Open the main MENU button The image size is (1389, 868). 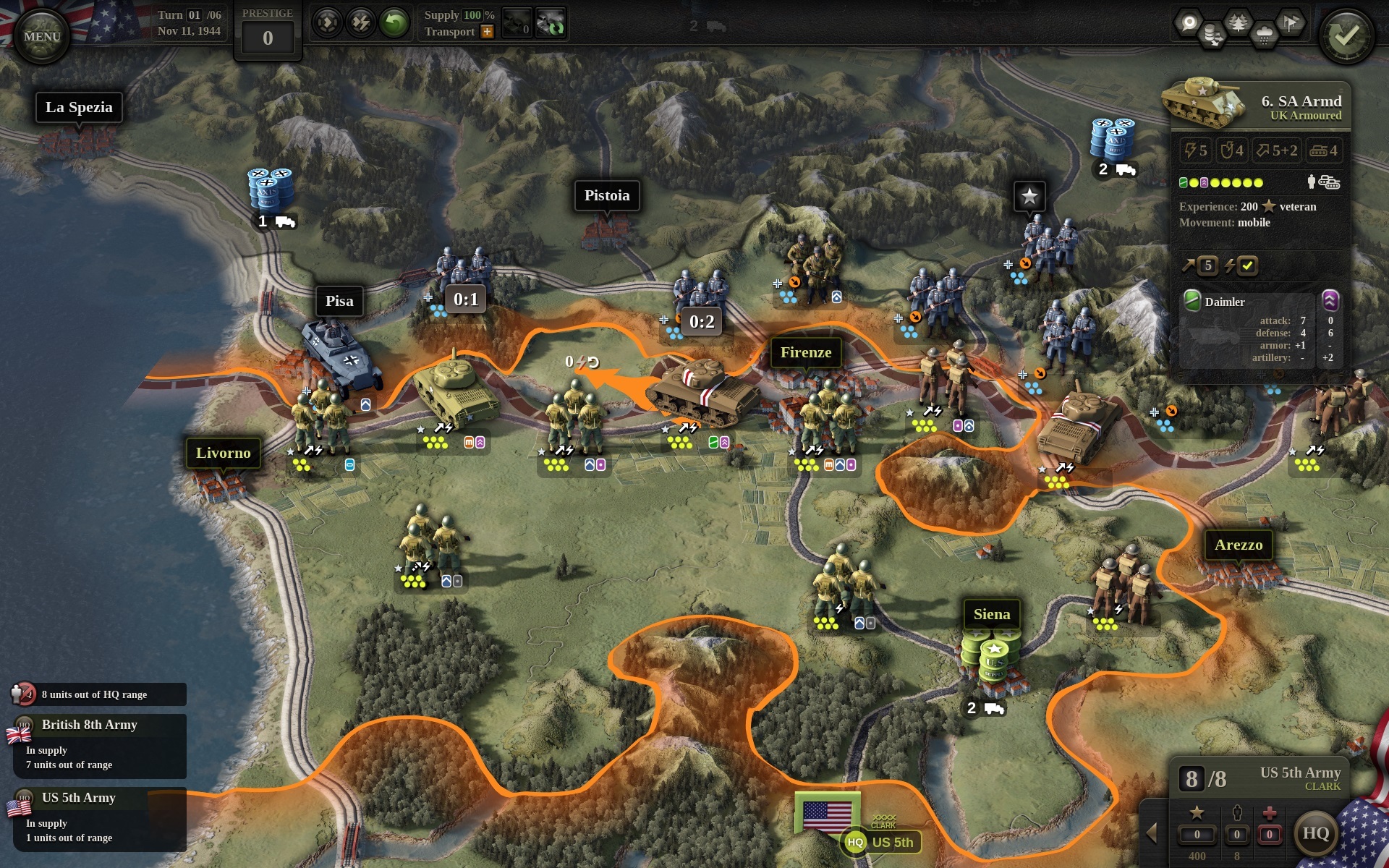41,36
